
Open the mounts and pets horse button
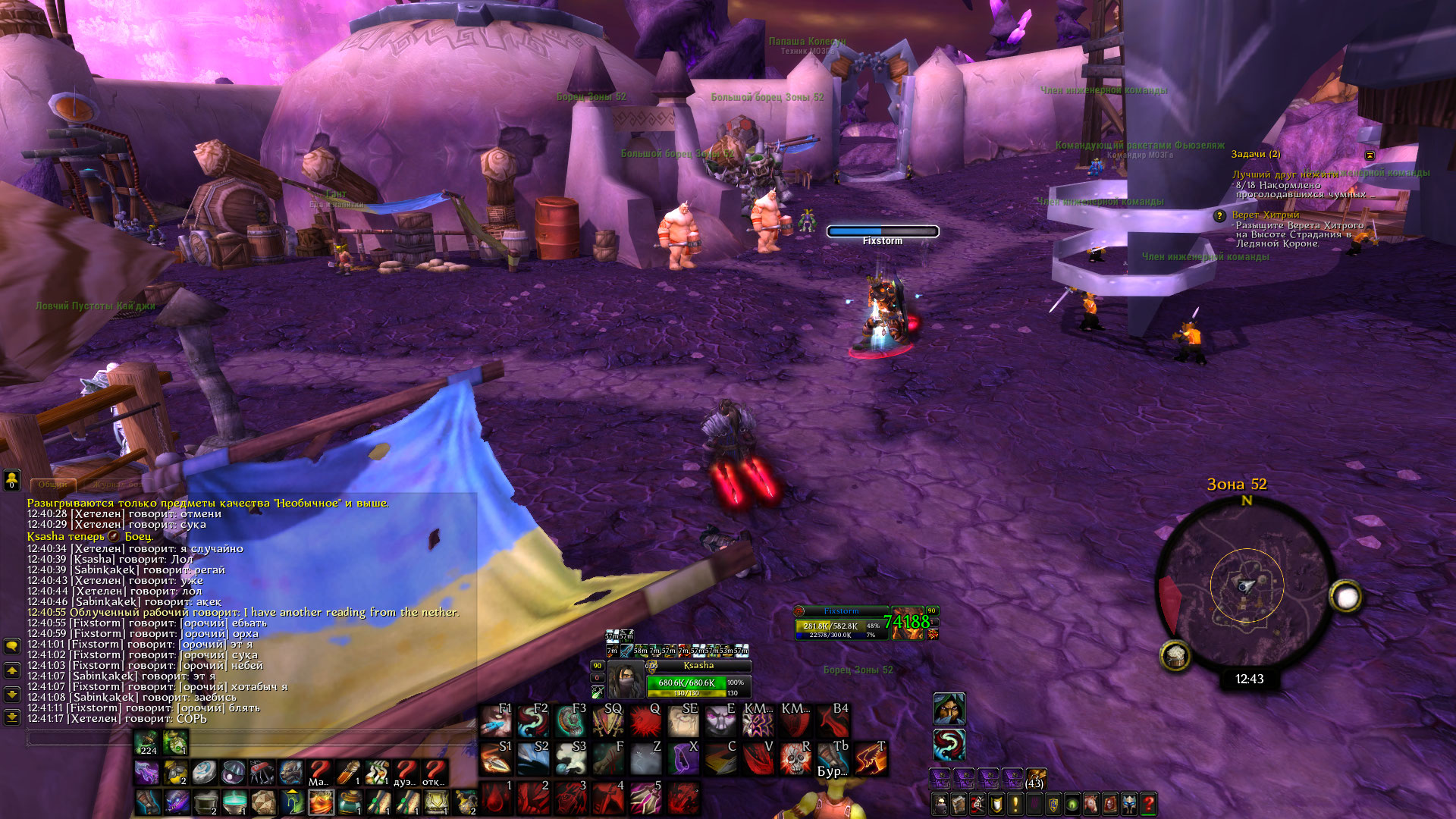tap(1091, 804)
